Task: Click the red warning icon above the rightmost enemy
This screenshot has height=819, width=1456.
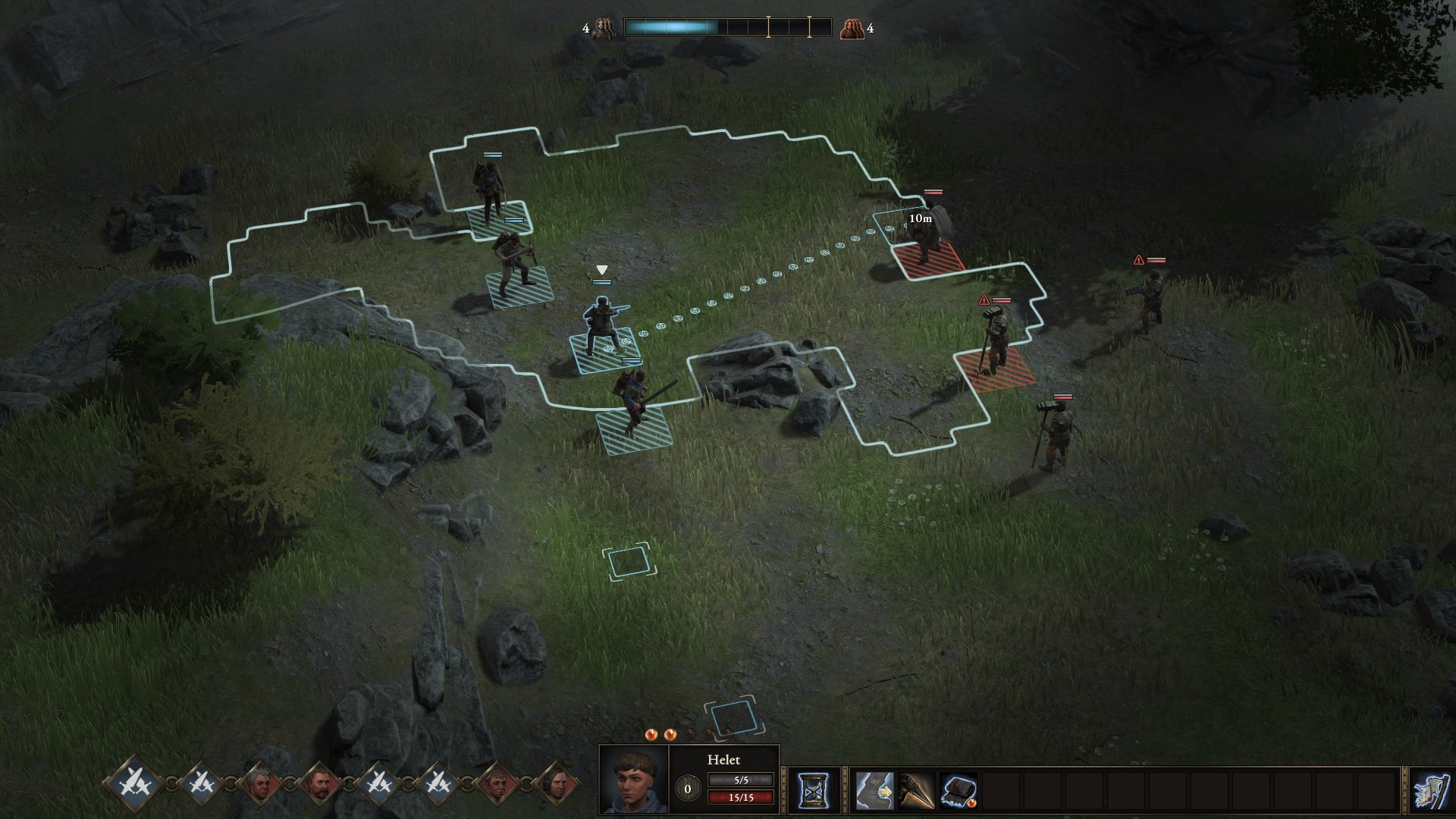Action: coord(1137,259)
